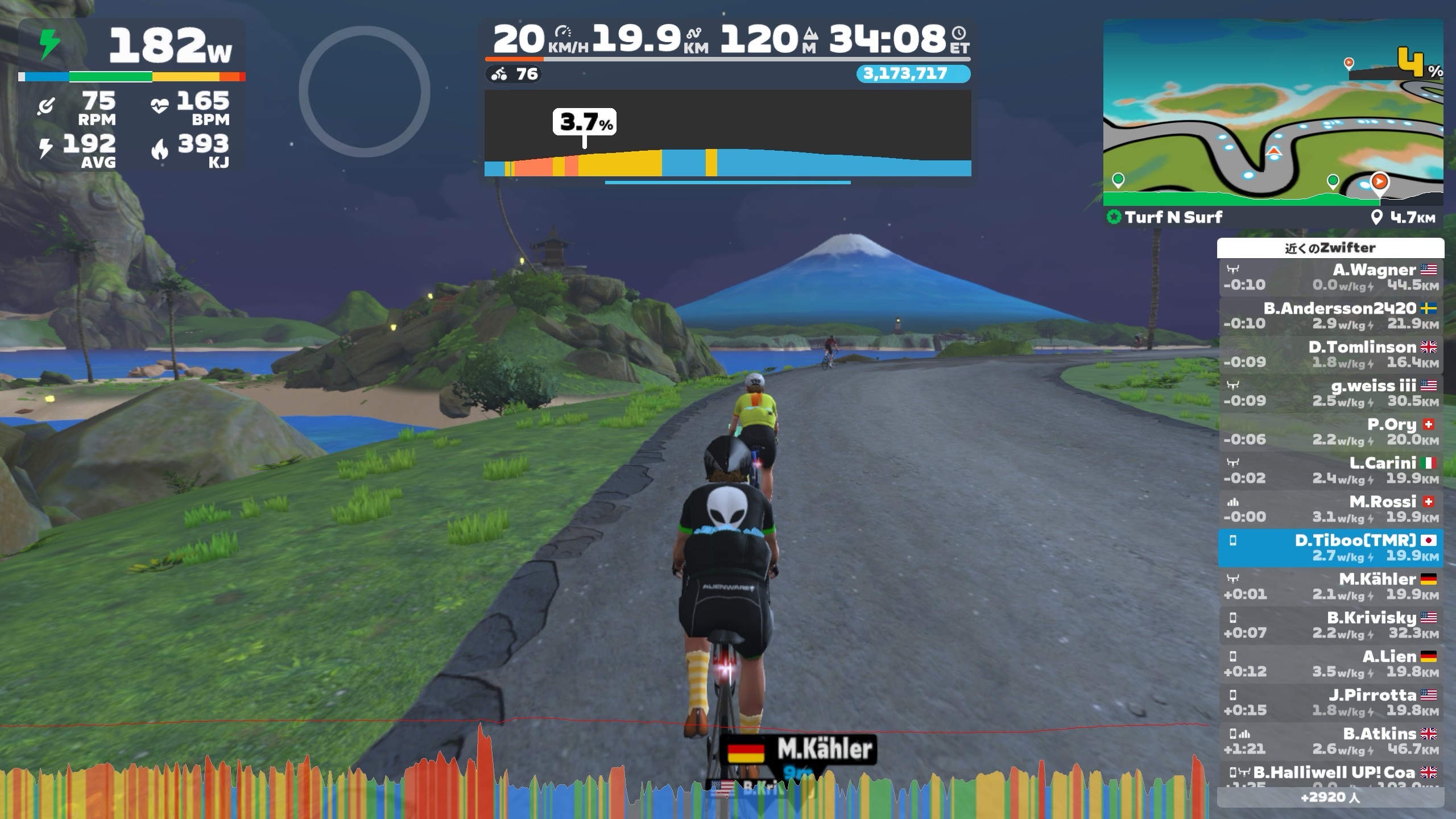Image resolution: width=1456 pixels, height=819 pixels.
Task: Select A.Wagner in the nearby riders list
Action: click(1330, 277)
